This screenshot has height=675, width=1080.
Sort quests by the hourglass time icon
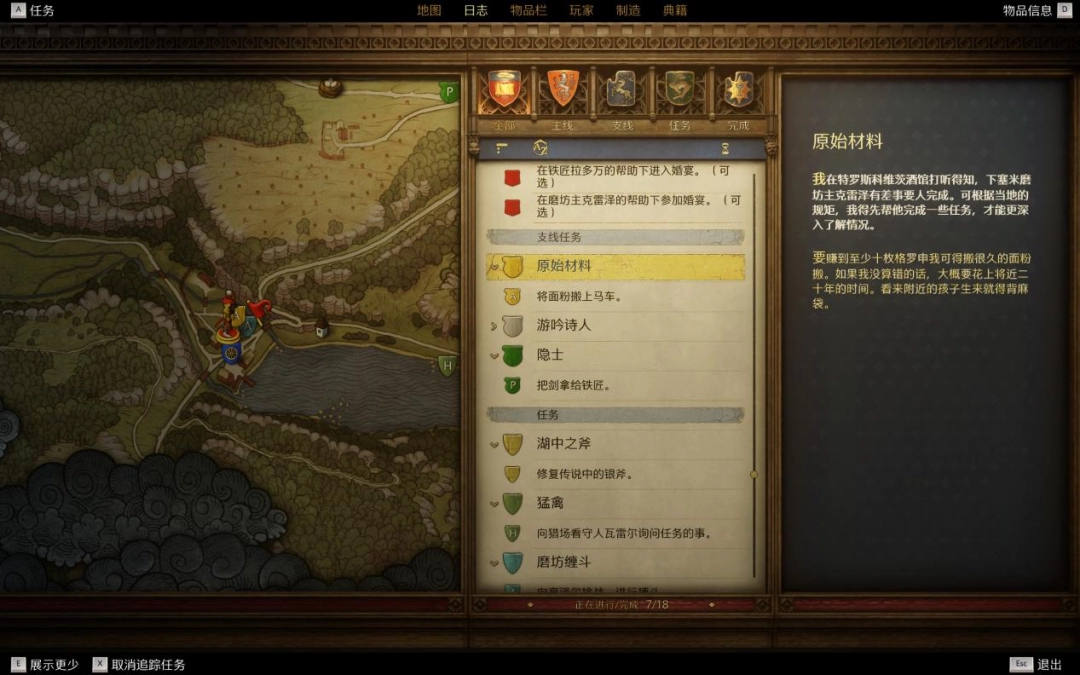point(724,148)
